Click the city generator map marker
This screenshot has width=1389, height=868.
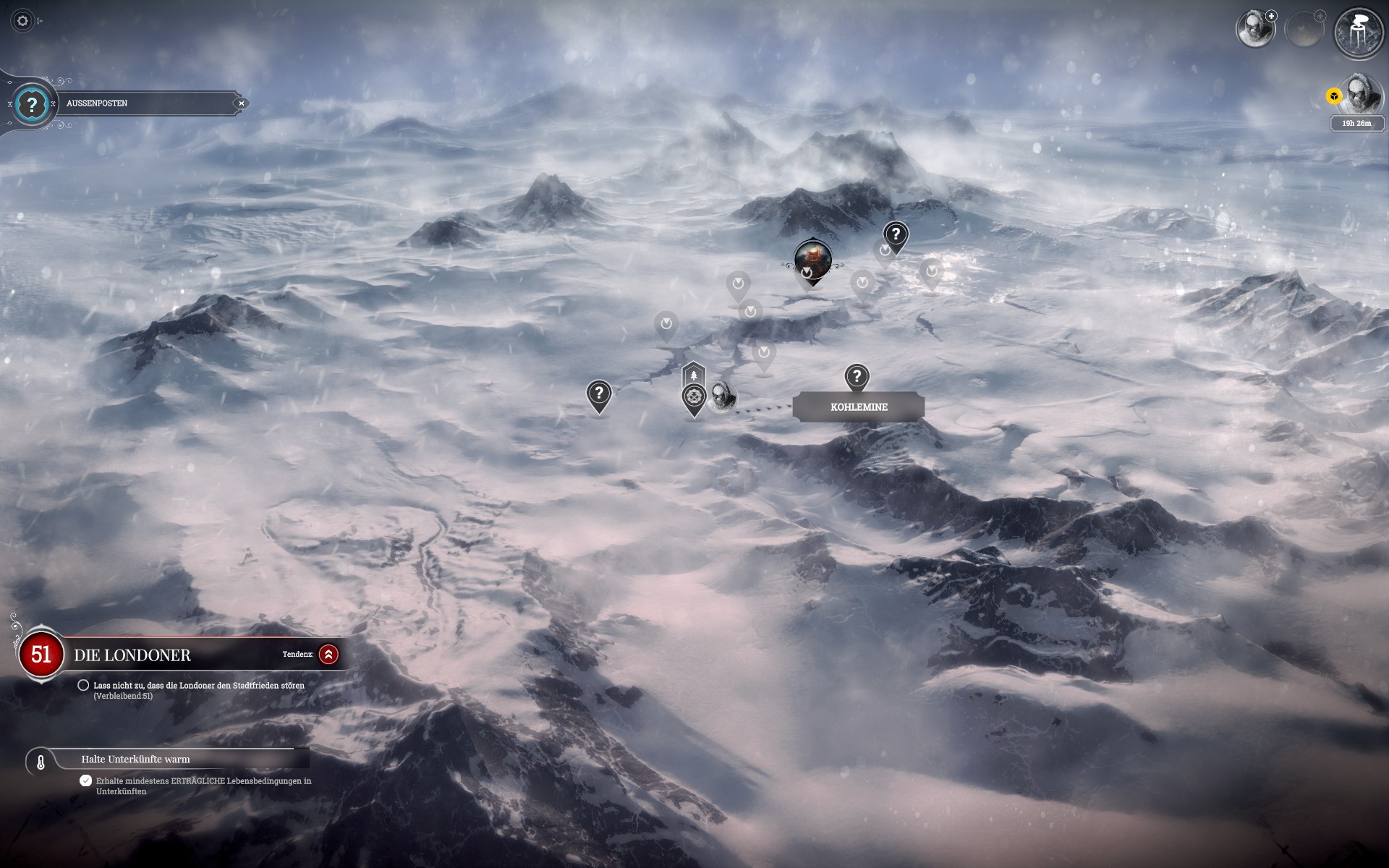pyautogui.click(x=812, y=259)
